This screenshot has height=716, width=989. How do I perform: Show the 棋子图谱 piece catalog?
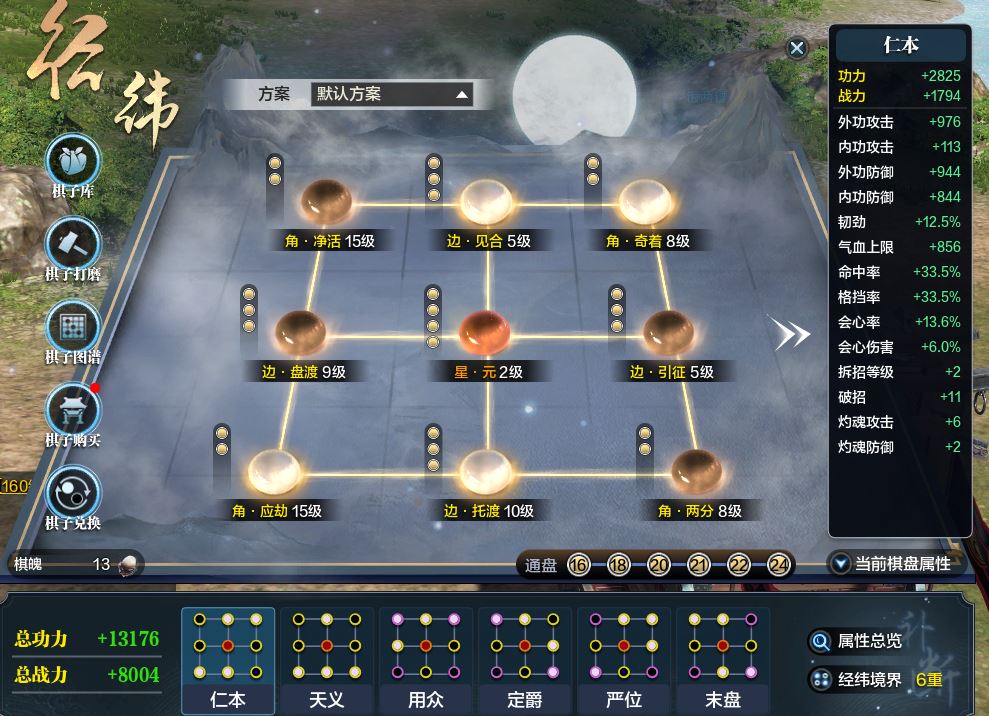tap(73, 328)
